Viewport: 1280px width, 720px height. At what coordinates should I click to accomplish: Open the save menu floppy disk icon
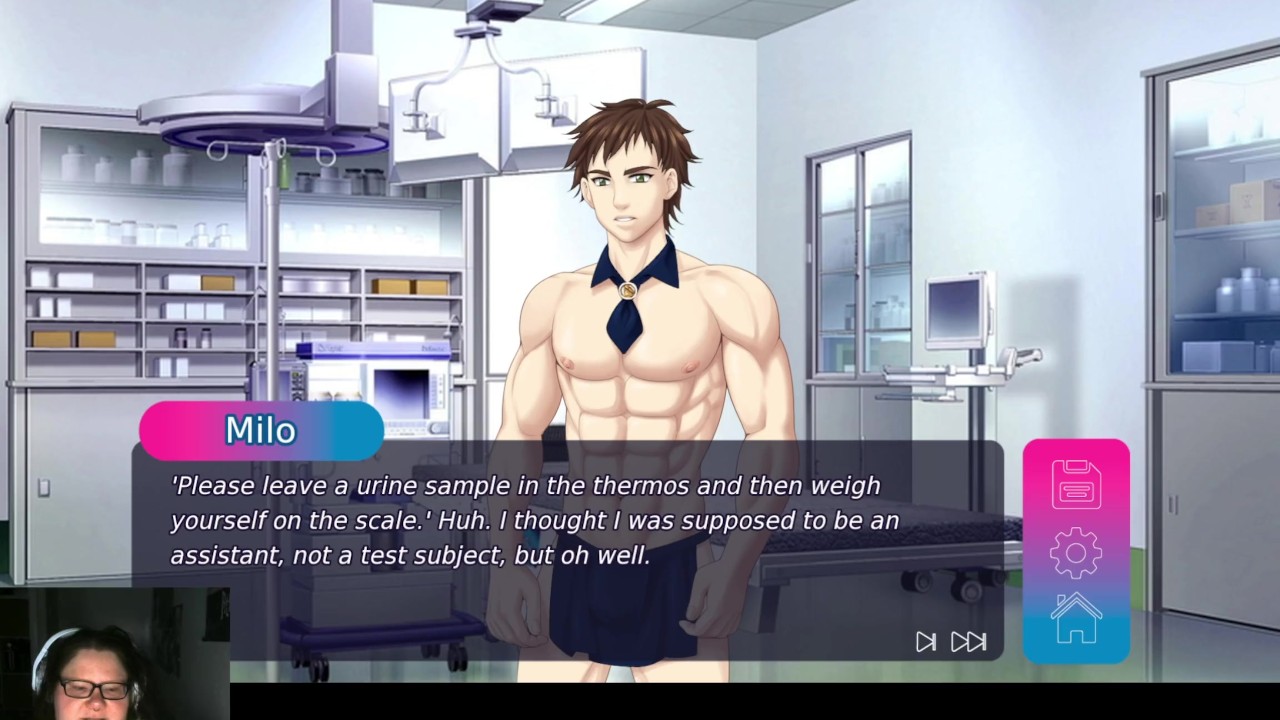(1076, 484)
